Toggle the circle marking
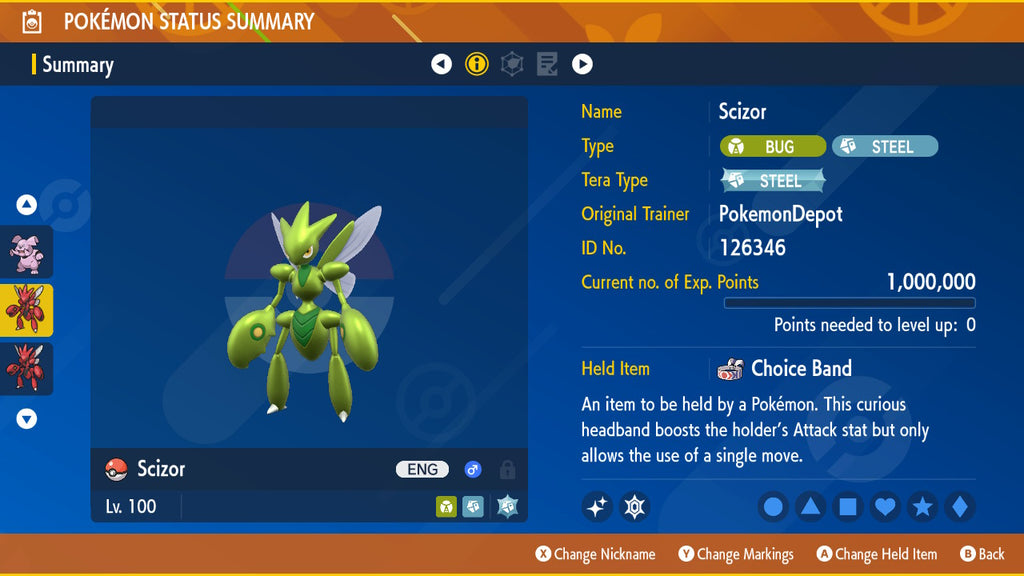 (773, 507)
